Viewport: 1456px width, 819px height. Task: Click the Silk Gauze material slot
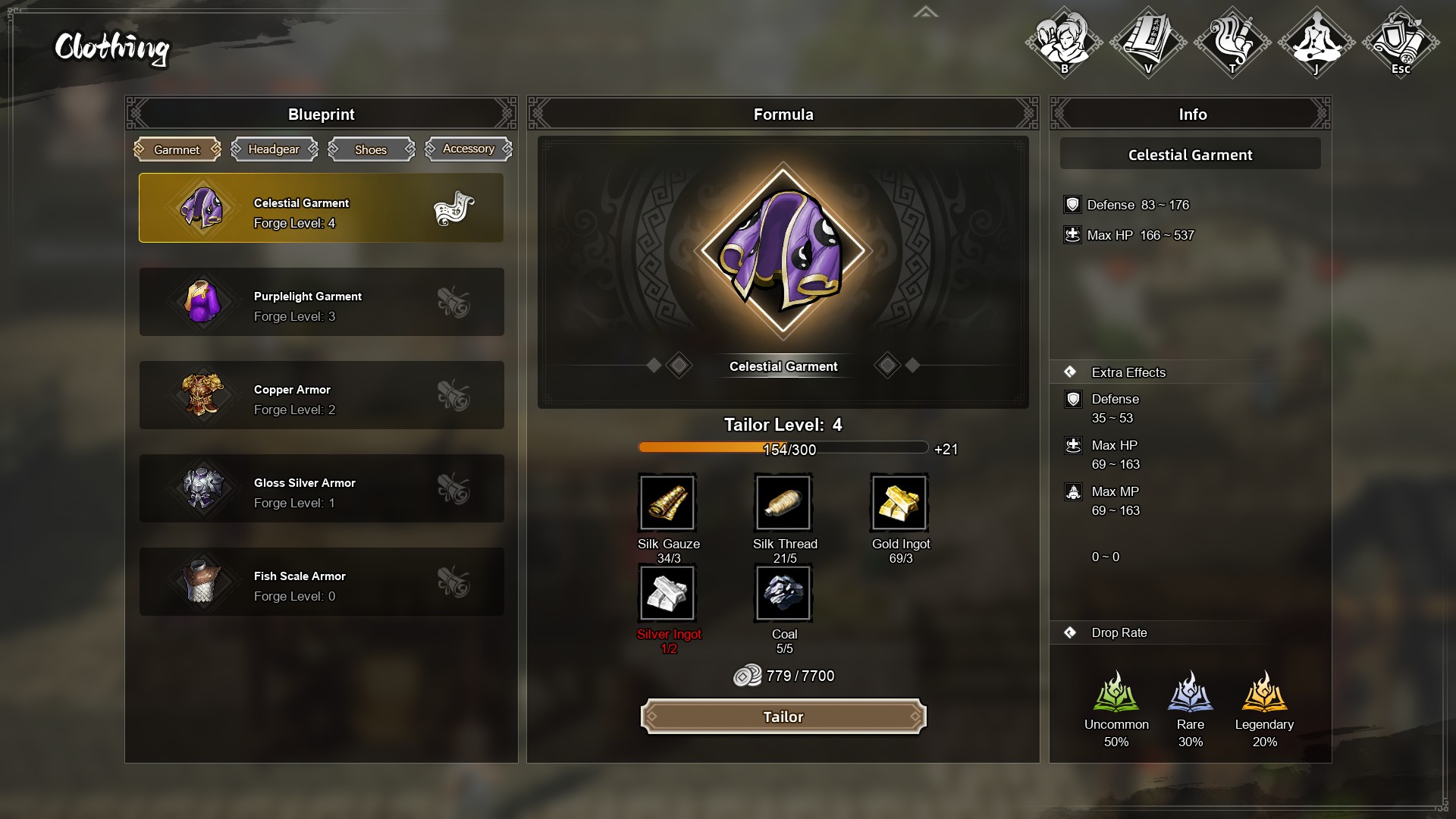click(667, 503)
